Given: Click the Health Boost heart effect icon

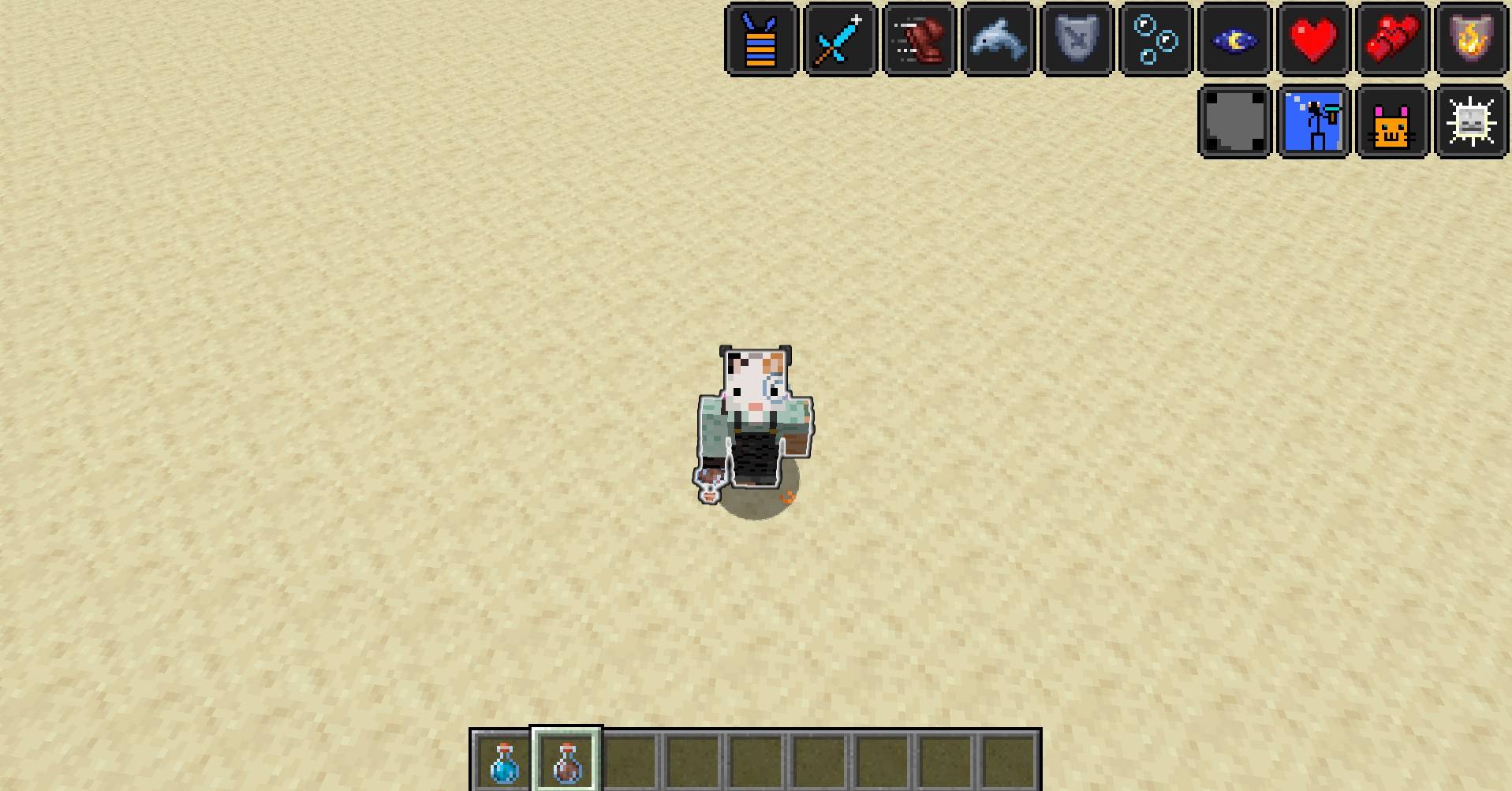Looking at the screenshot, I should (x=1312, y=39).
